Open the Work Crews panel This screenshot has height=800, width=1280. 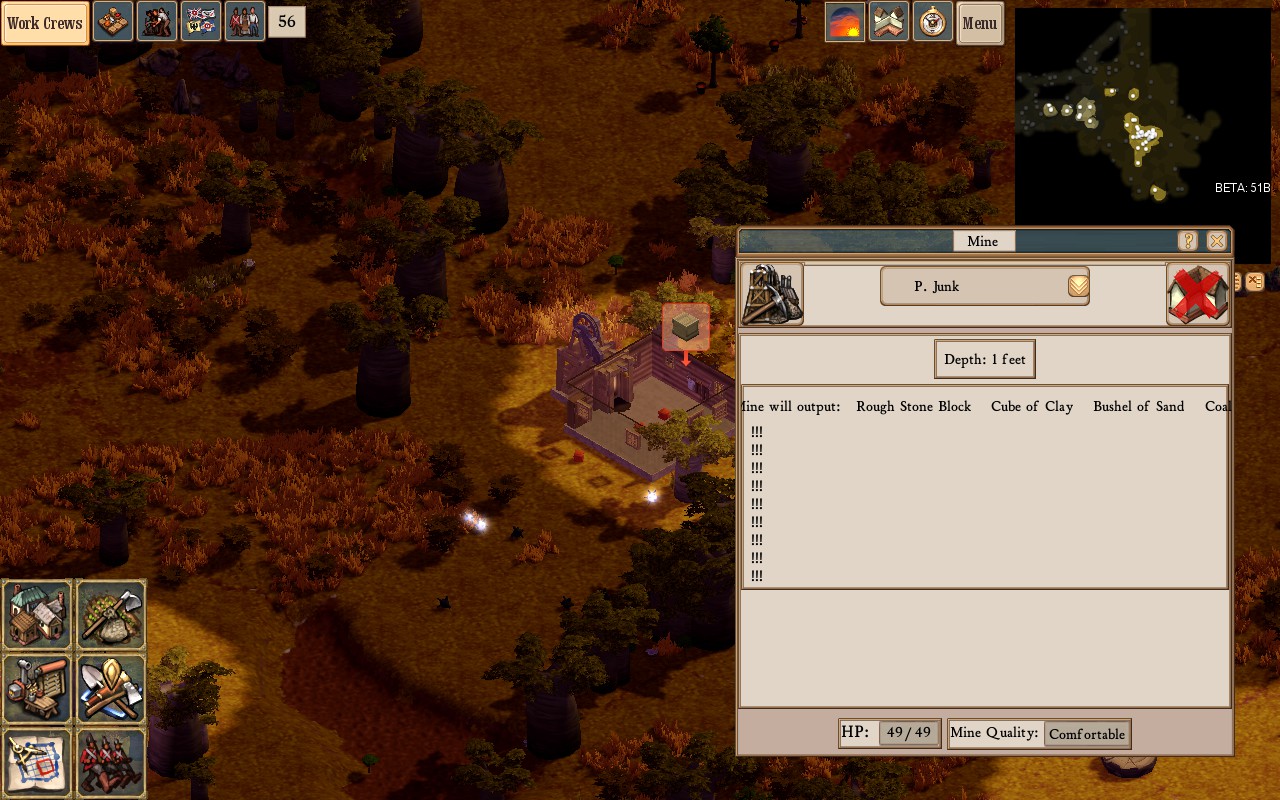coord(45,23)
